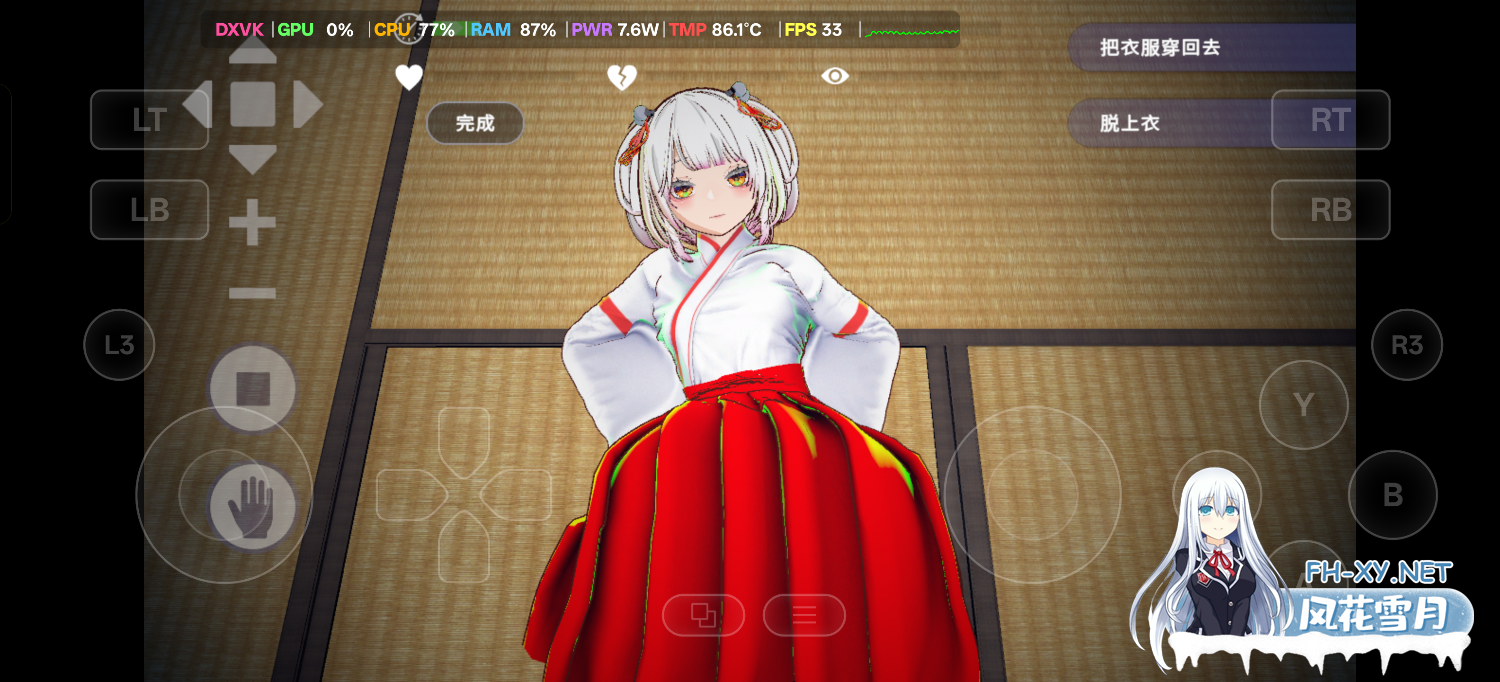1500x682 pixels.
Task: Click the round square-stop button
Action: tap(252, 388)
